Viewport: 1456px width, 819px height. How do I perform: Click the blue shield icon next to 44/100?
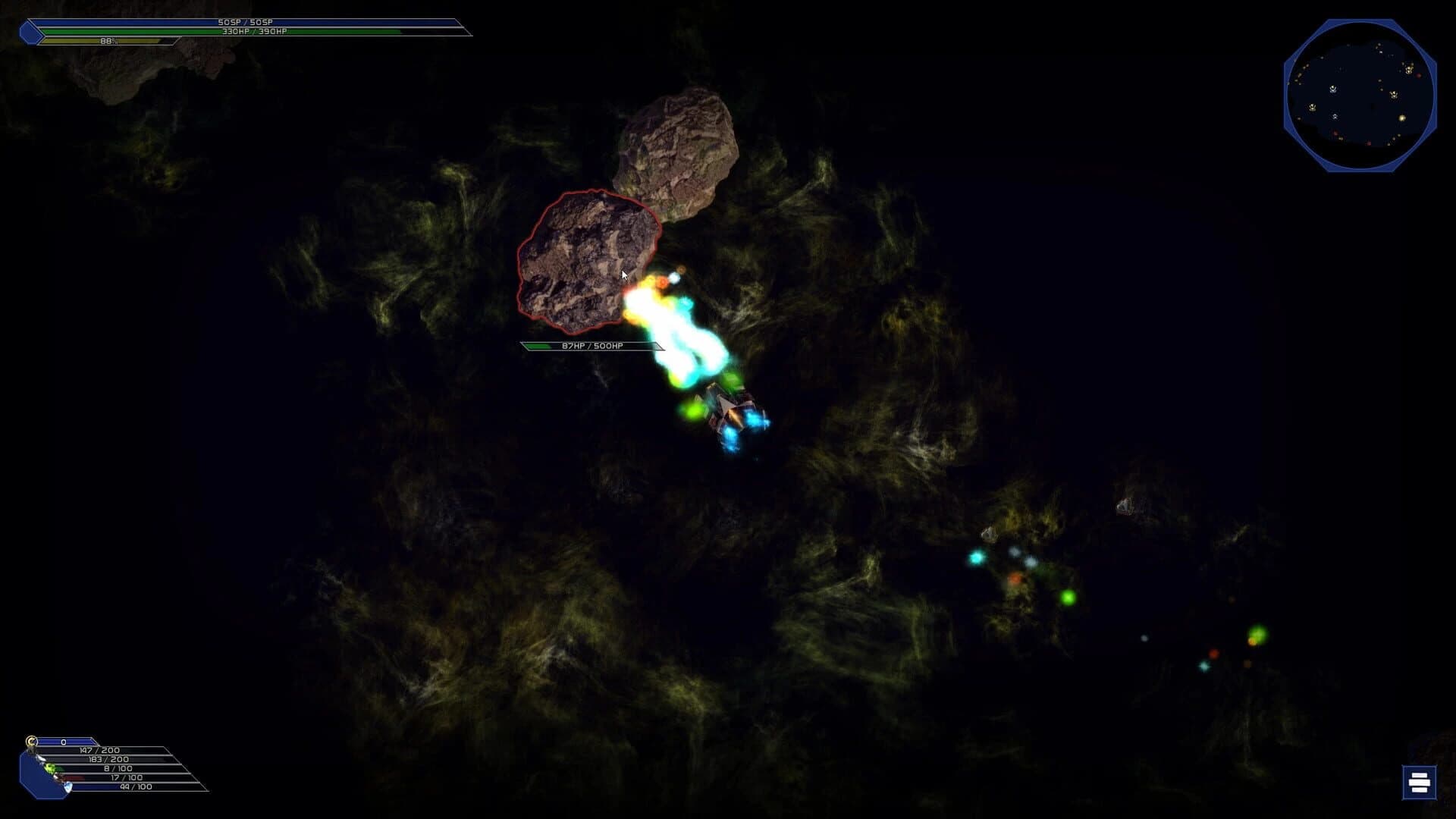click(68, 786)
